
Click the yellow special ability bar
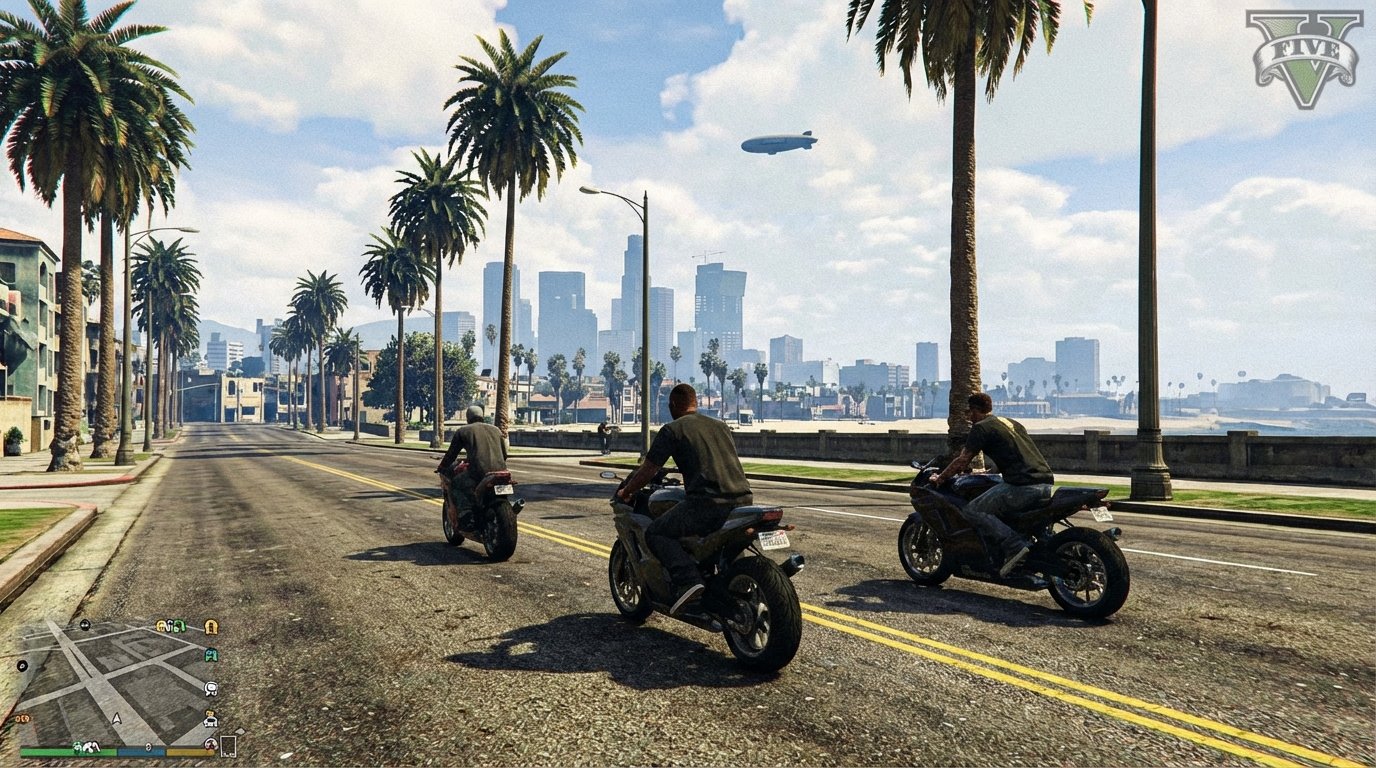point(188,752)
